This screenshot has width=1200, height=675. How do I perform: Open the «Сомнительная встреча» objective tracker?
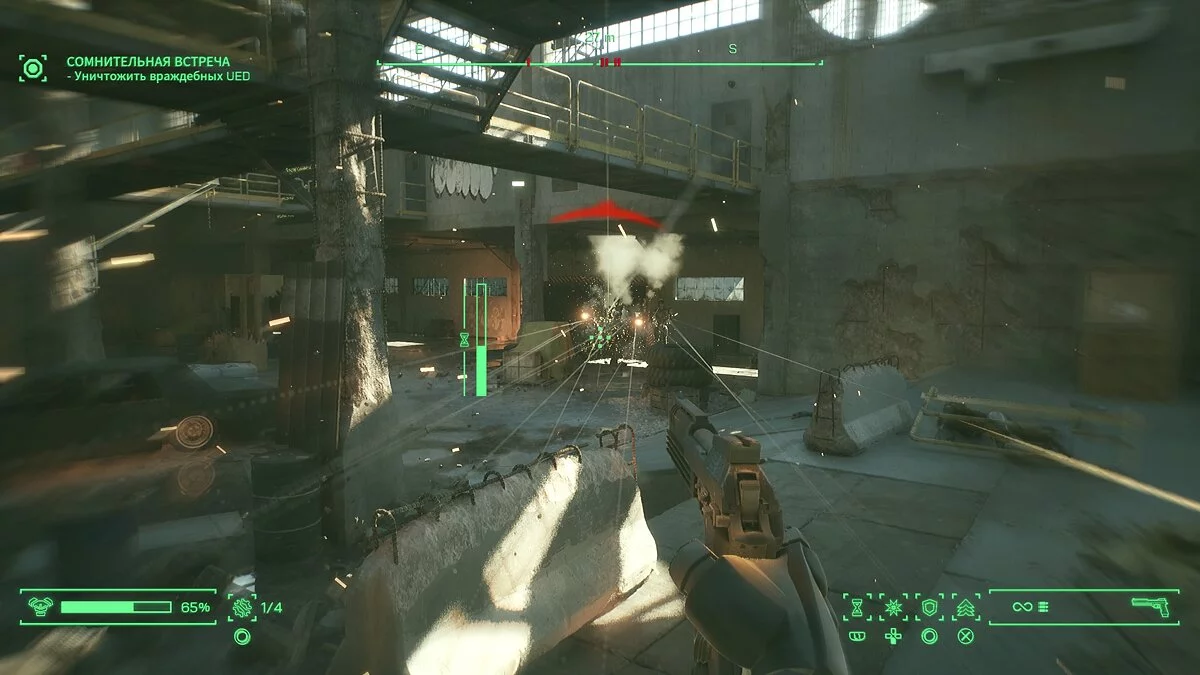[148, 62]
